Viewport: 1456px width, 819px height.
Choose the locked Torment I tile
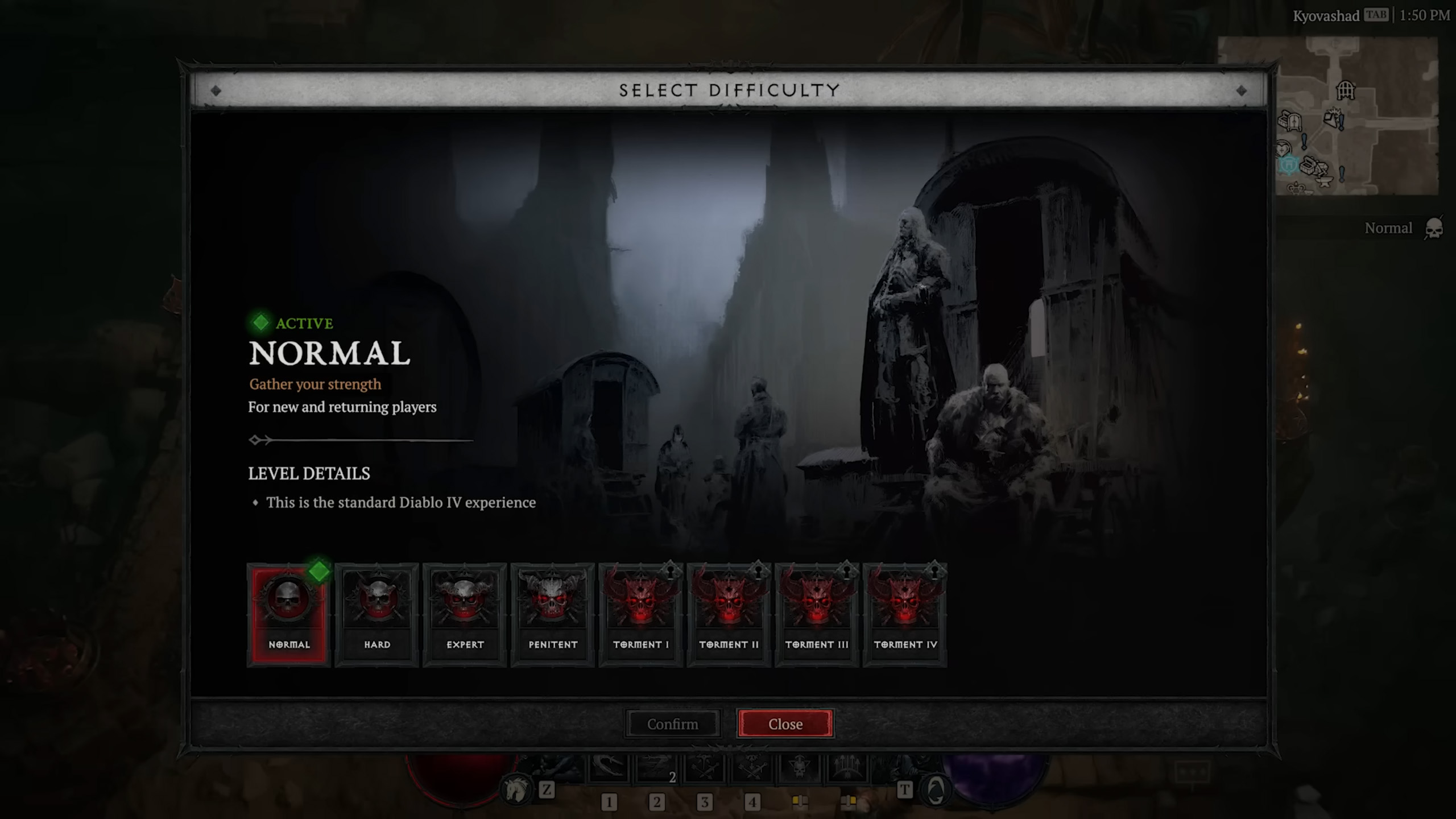coord(640,614)
